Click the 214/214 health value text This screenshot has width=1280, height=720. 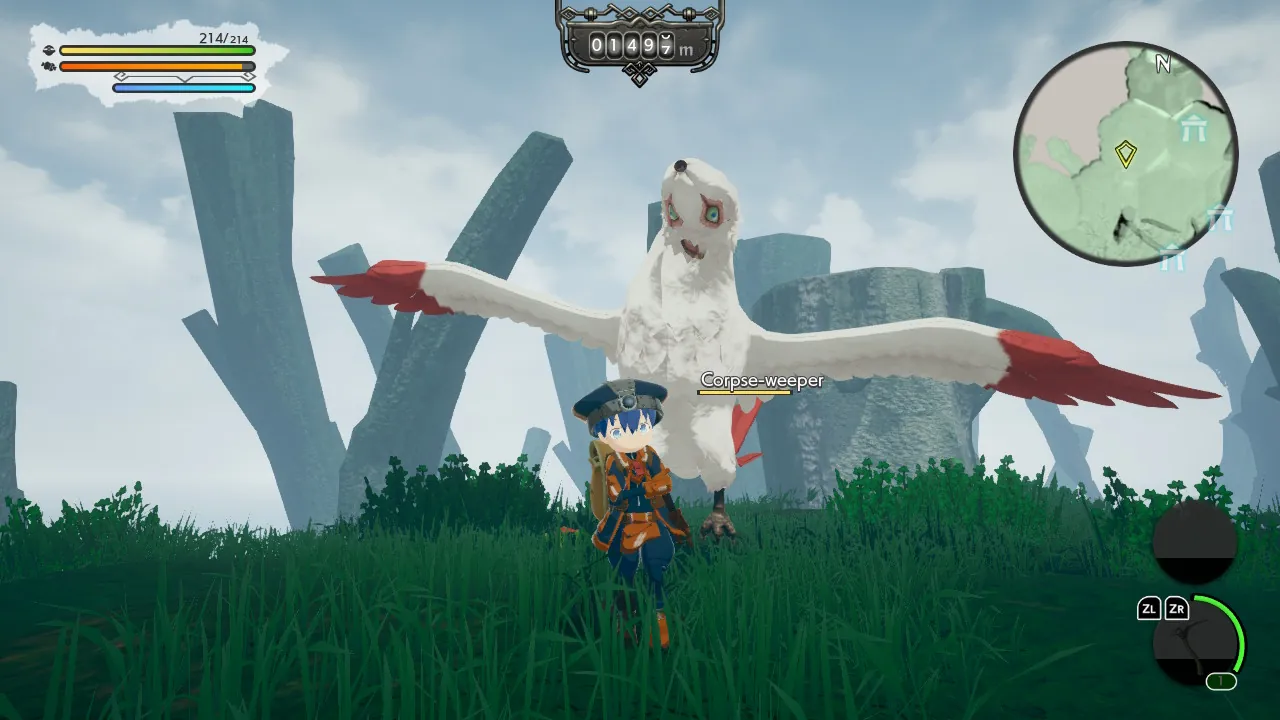(222, 39)
